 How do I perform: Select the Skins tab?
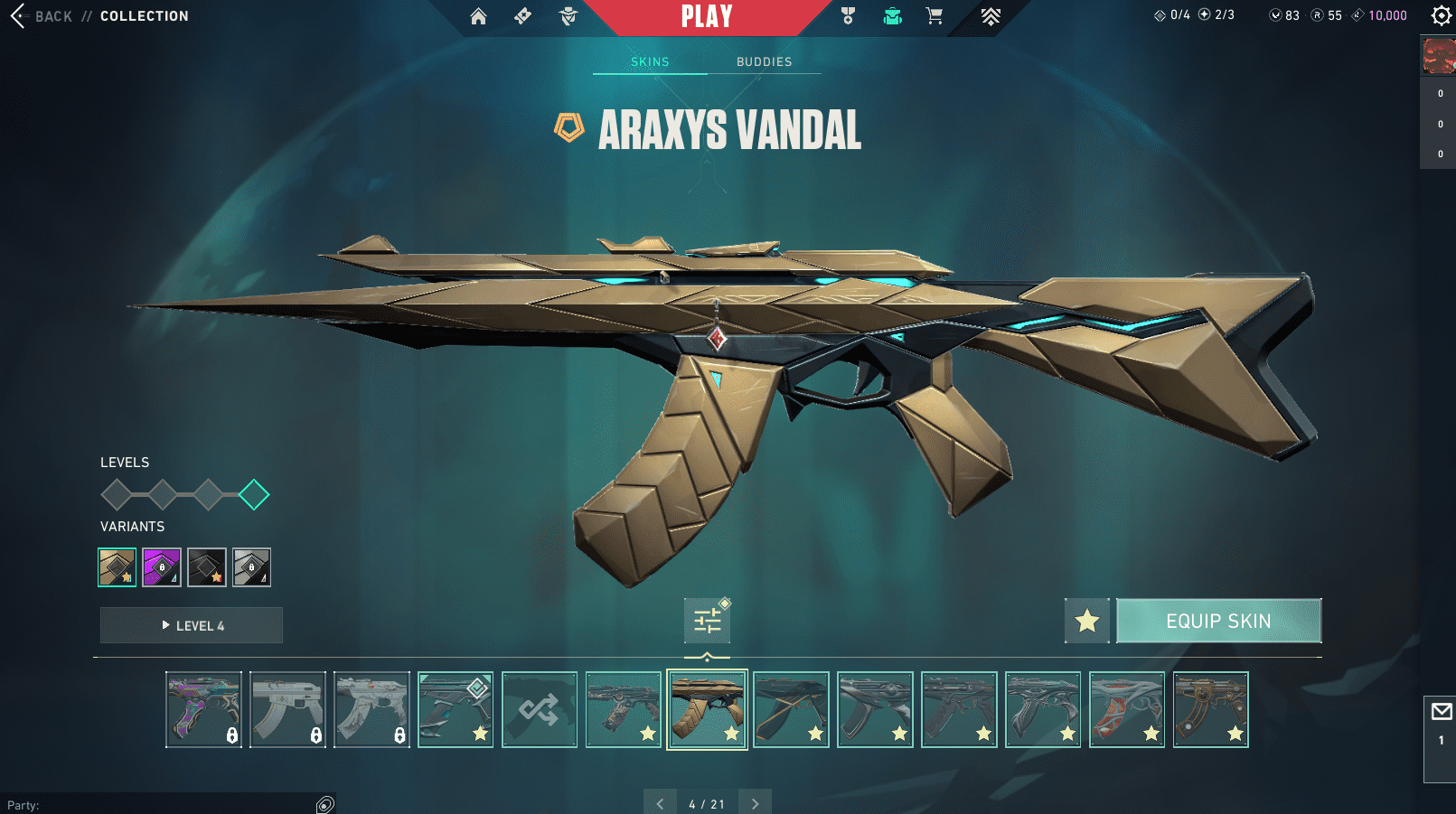pyautogui.click(x=650, y=61)
